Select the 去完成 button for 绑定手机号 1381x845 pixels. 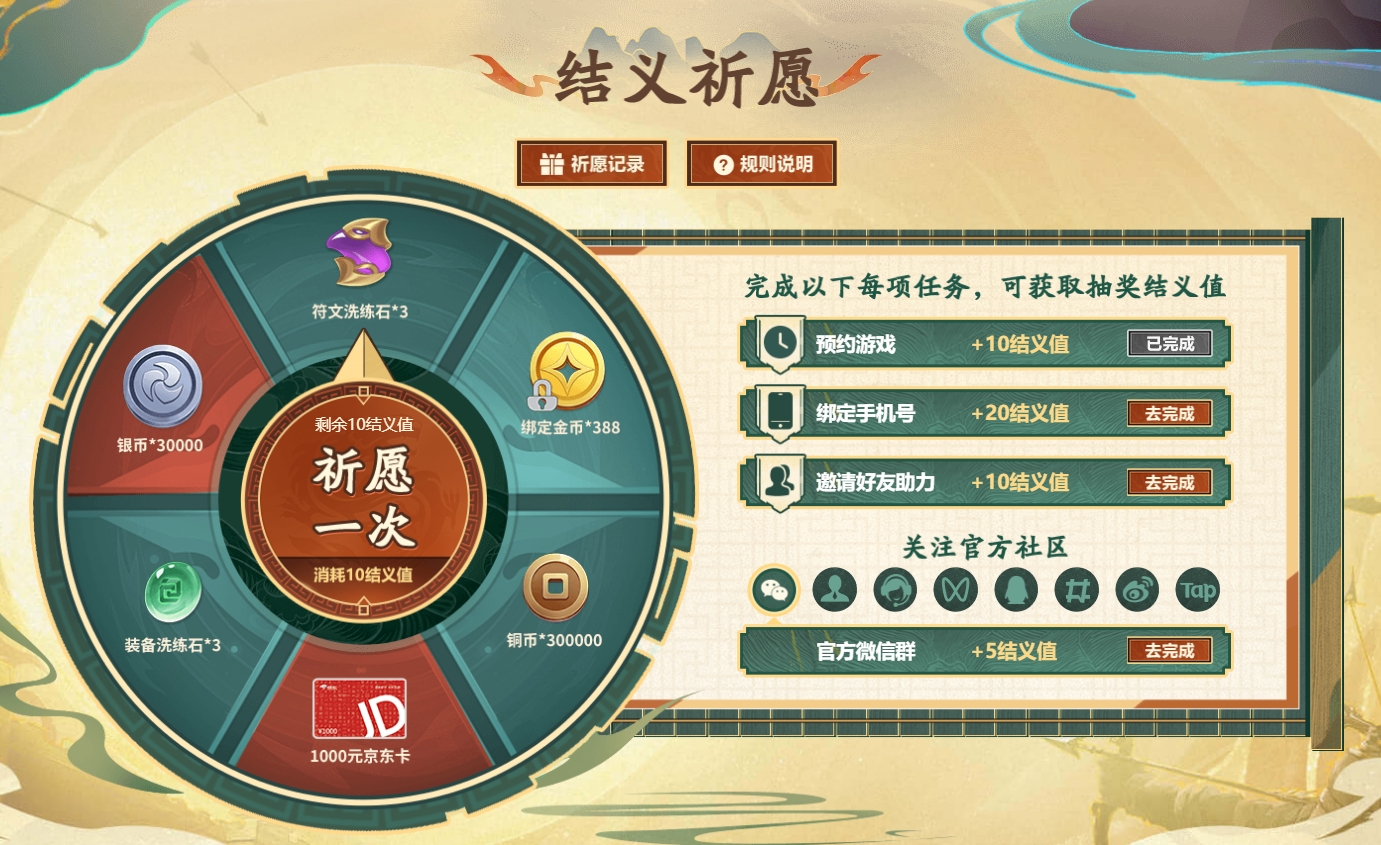(x=1170, y=413)
